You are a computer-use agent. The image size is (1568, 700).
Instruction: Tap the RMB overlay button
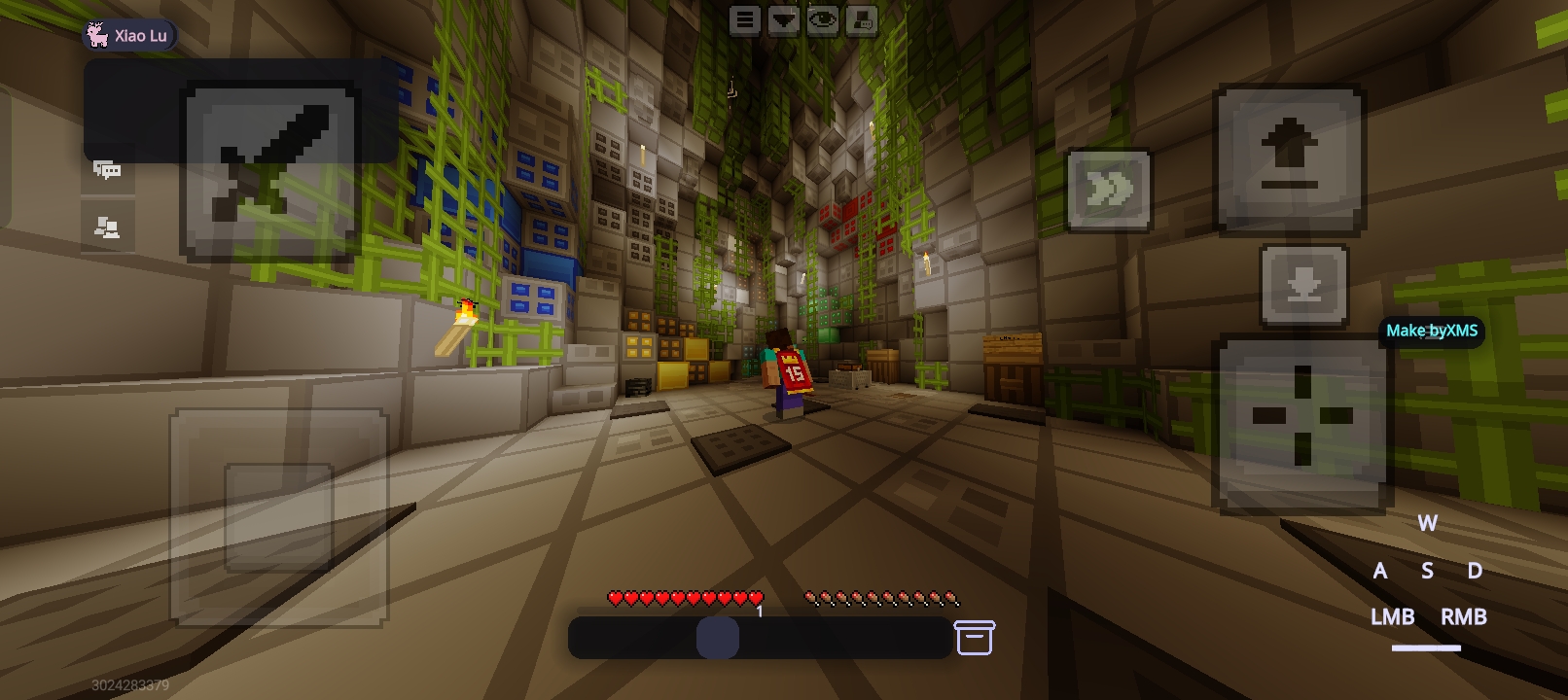pyautogui.click(x=1463, y=616)
